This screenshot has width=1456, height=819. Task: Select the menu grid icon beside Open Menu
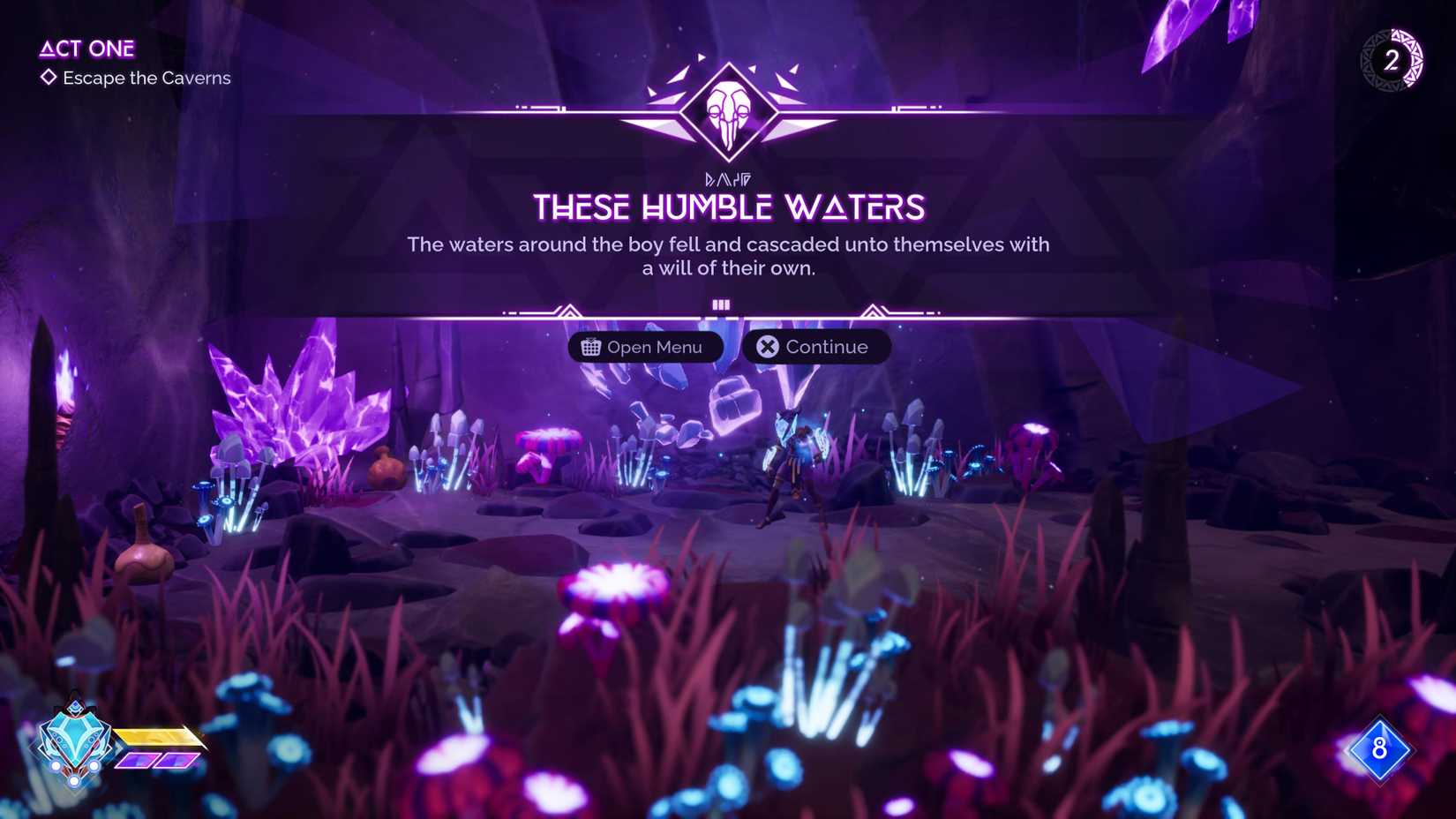[x=592, y=347]
